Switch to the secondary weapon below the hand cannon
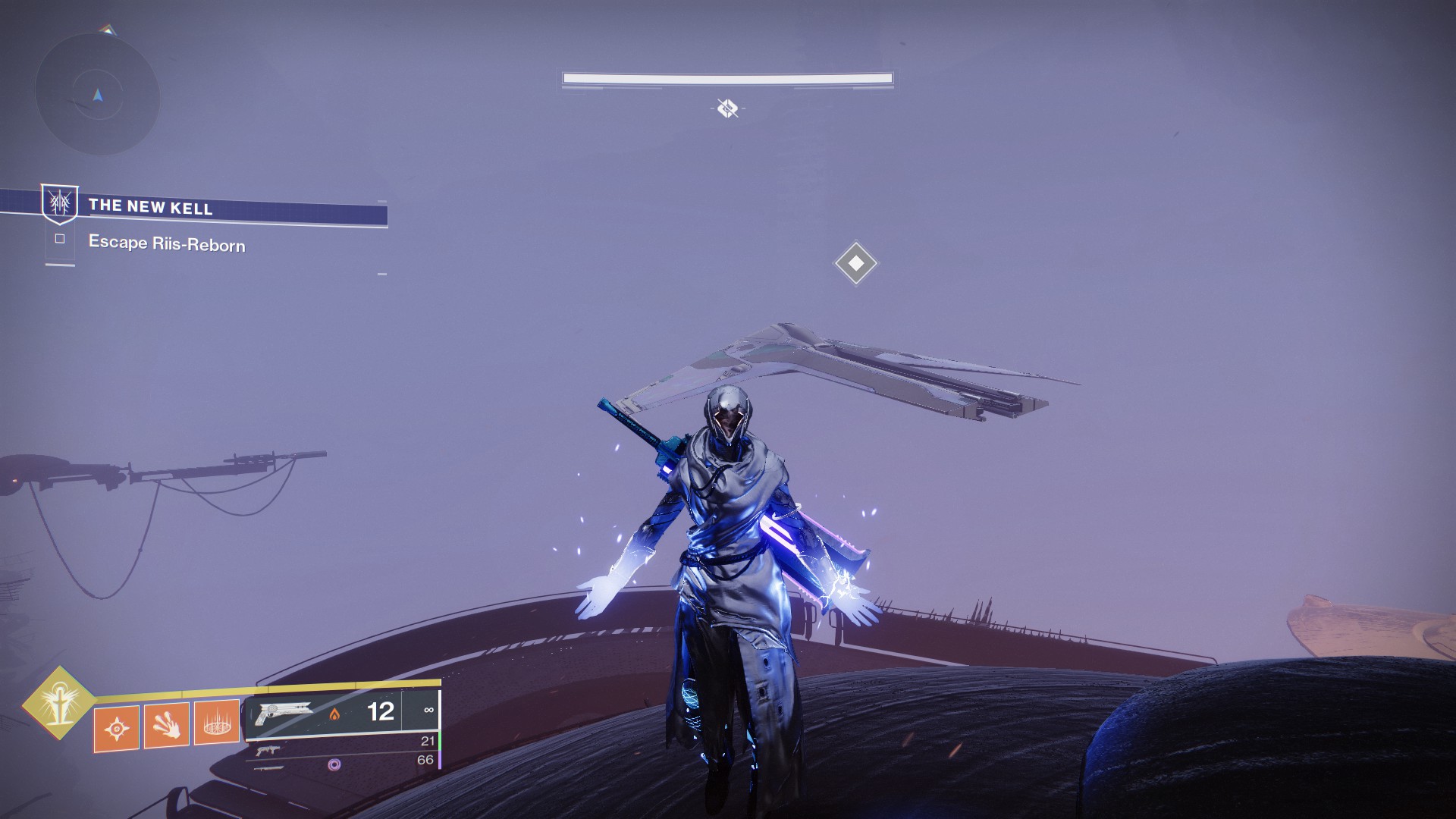 pos(267,751)
